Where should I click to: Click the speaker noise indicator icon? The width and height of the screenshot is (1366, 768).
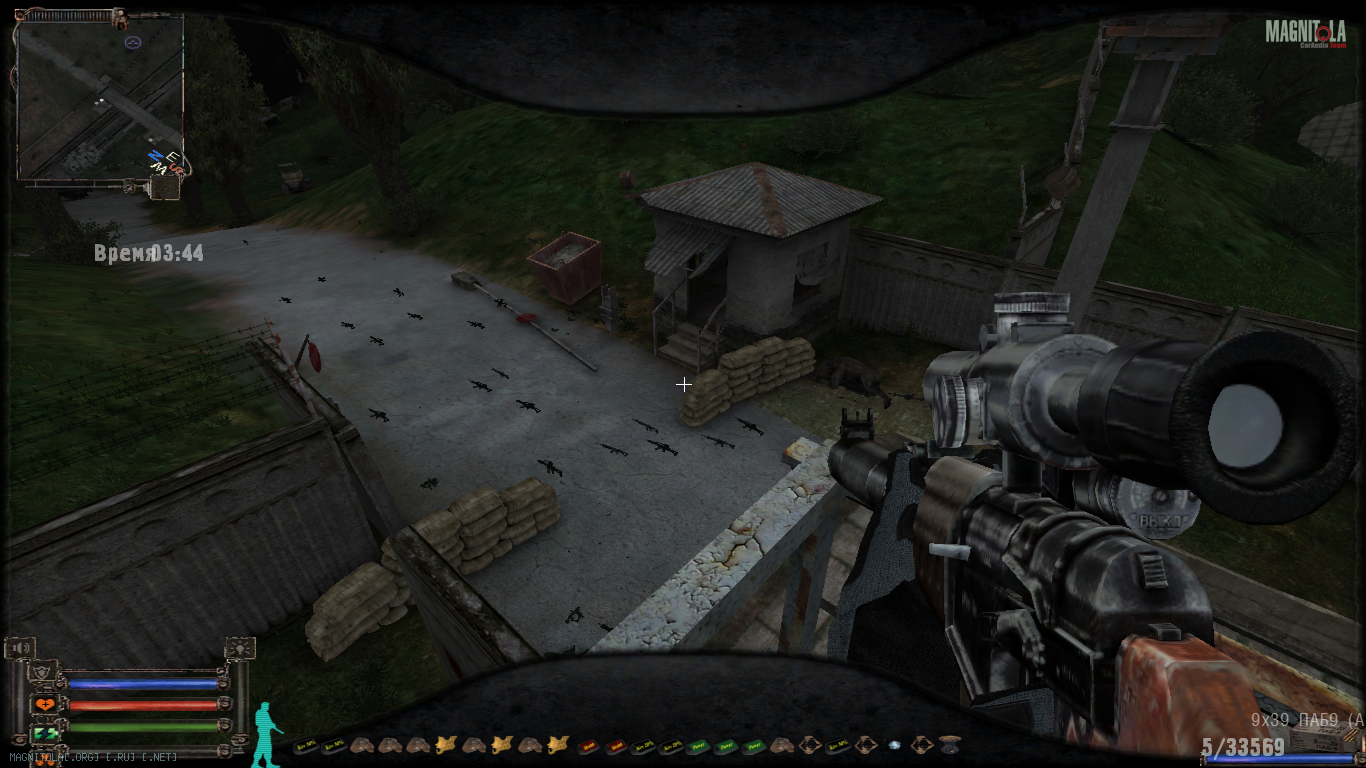19,649
